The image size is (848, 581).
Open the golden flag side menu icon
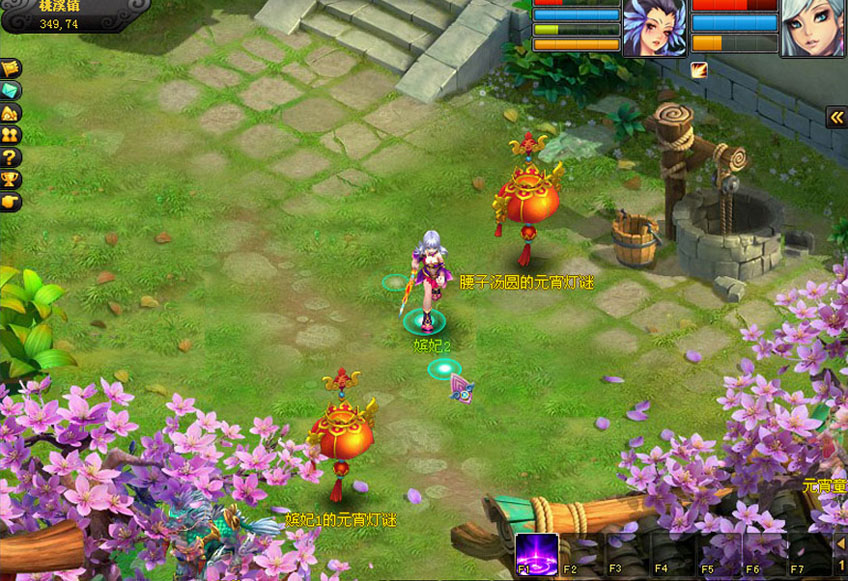(11, 69)
